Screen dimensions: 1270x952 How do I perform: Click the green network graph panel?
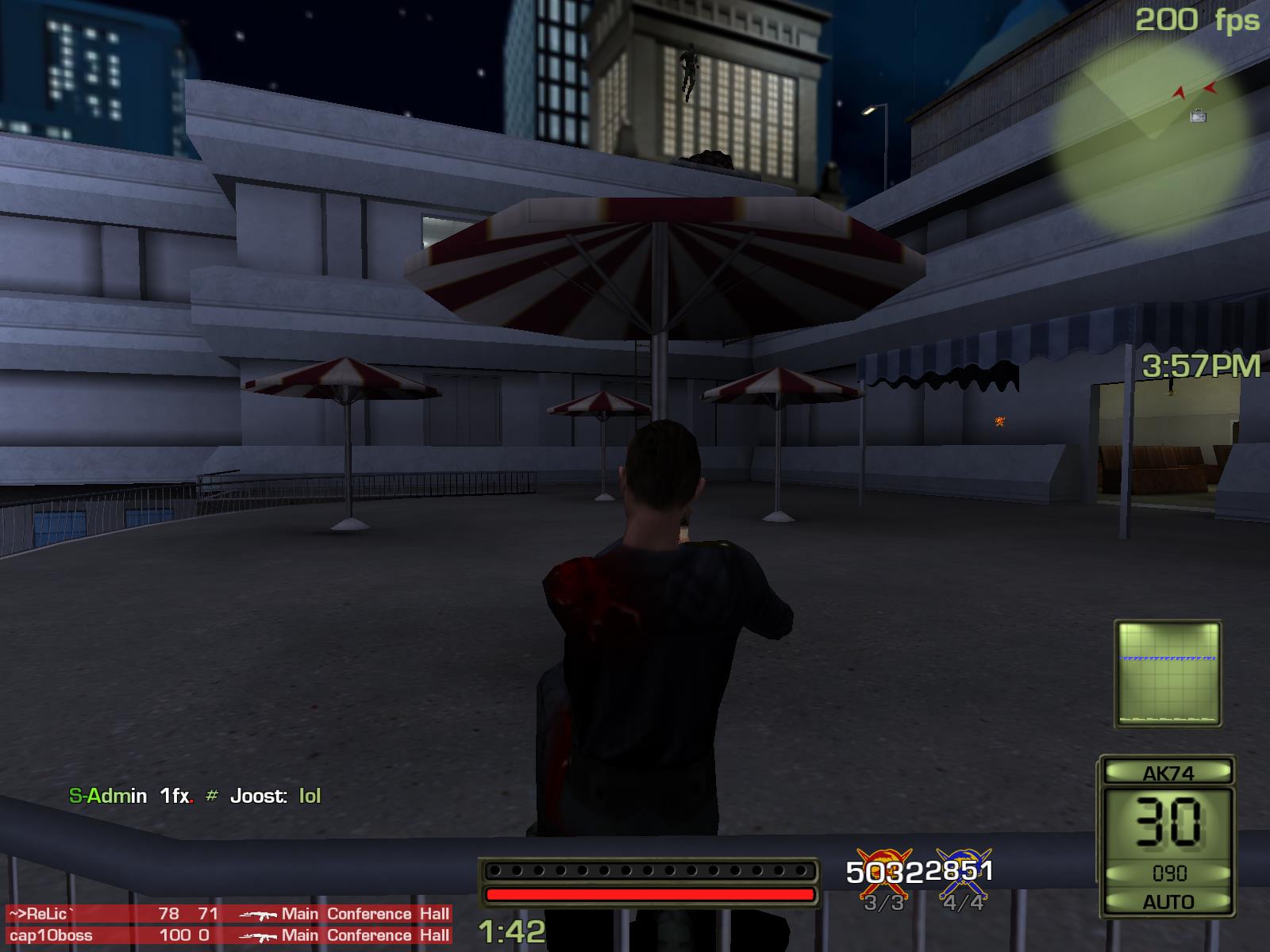pyautogui.click(x=1168, y=674)
